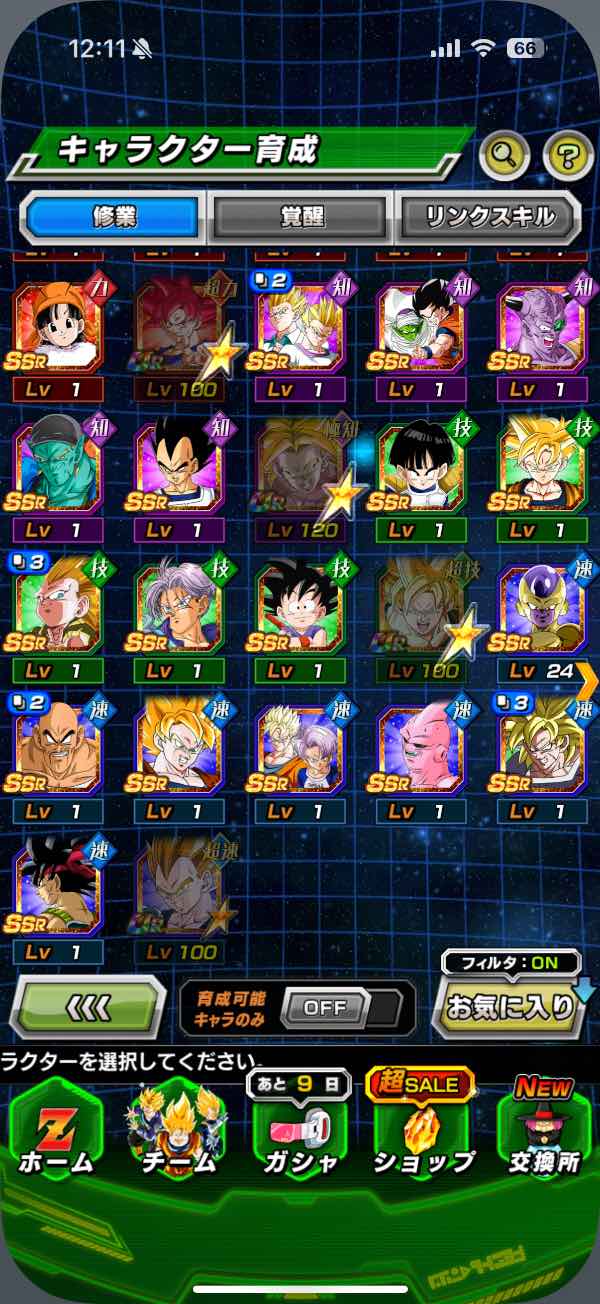Open the ガシャ summon menu

[x=300, y=1133]
